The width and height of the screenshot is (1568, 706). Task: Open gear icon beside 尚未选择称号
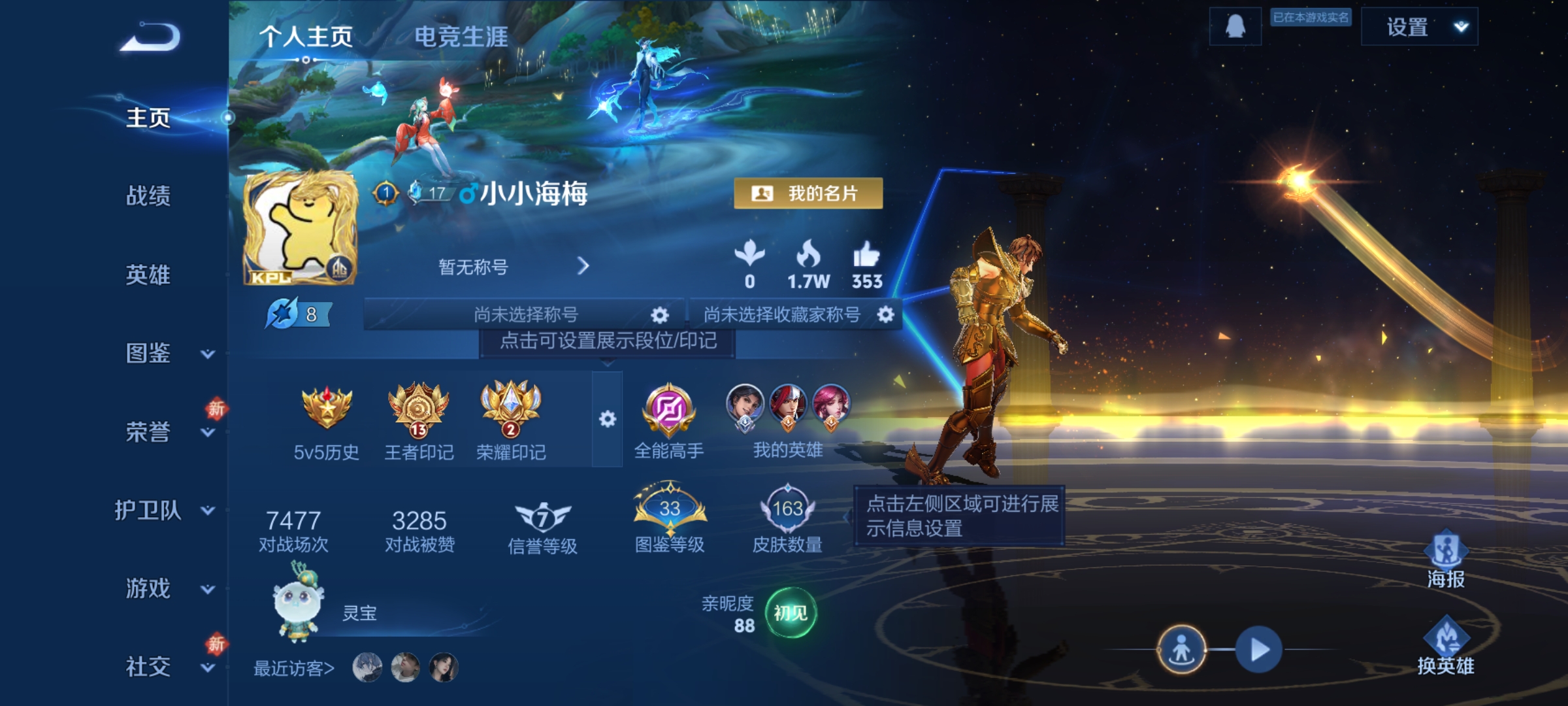click(x=660, y=314)
